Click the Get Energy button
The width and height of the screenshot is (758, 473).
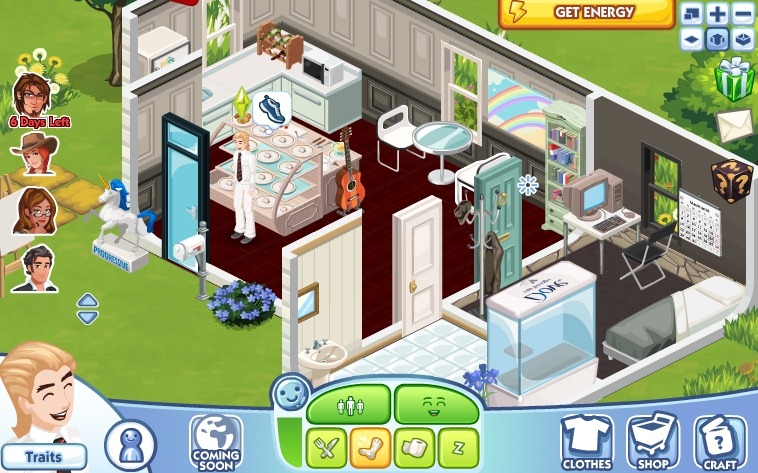point(586,13)
